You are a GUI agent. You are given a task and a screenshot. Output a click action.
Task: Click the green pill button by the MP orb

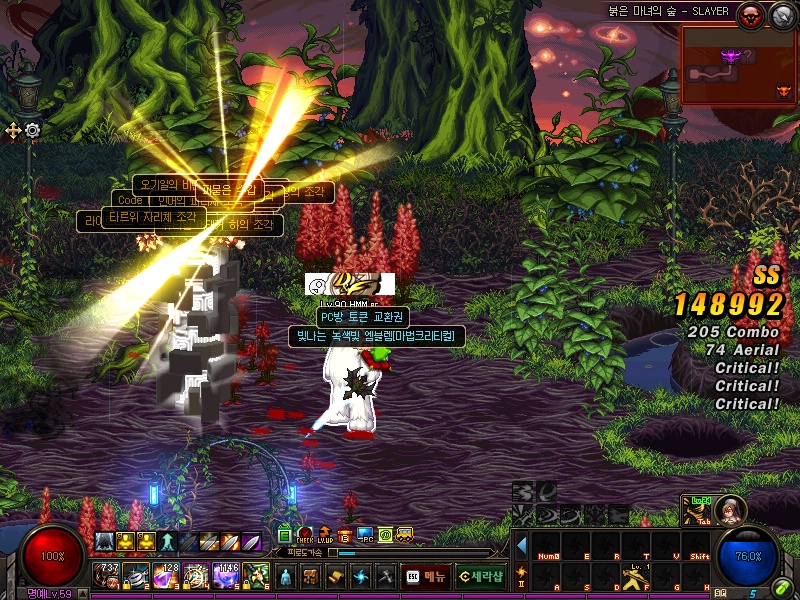[x=781, y=588]
